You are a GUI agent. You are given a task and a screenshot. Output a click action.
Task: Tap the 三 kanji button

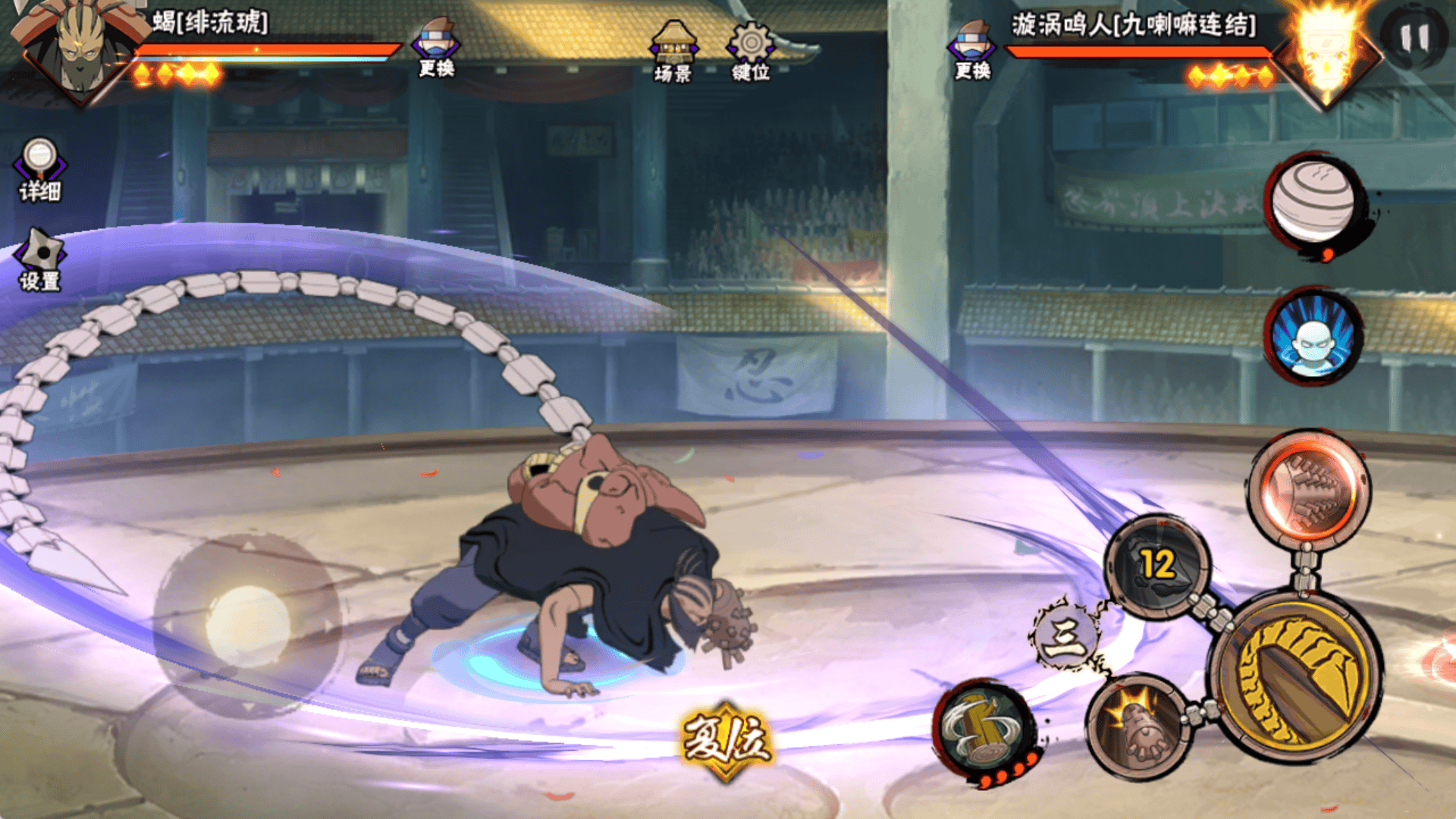(1065, 636)
